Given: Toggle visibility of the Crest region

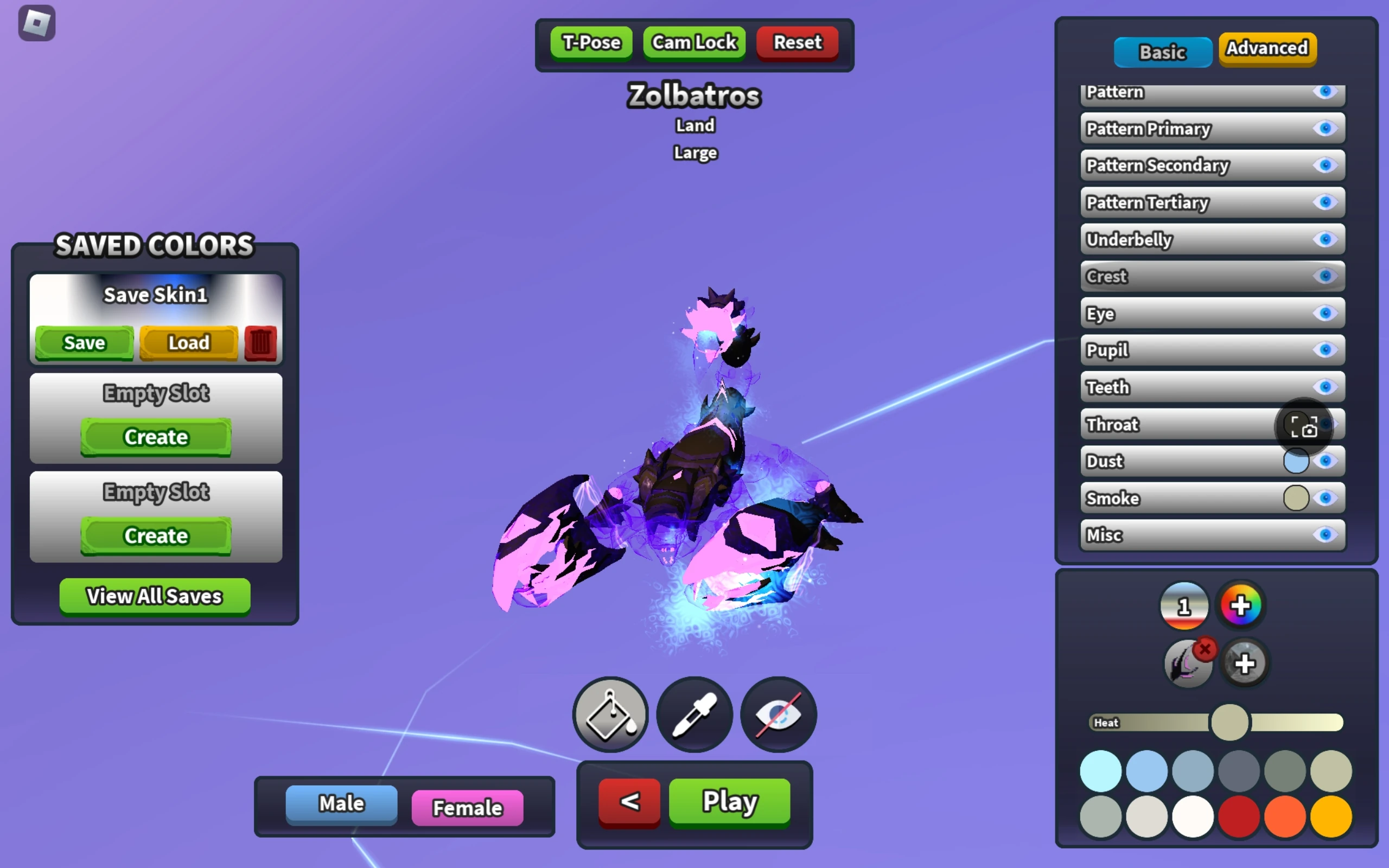Looking at the screenshot, I should [1326, 276].
